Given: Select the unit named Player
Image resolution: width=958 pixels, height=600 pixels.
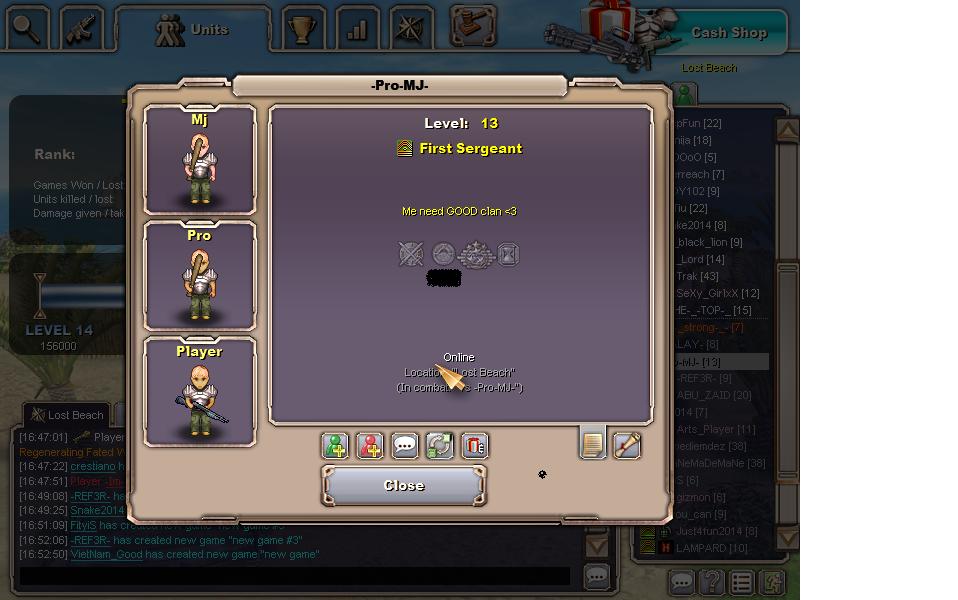Looking at the screenshot, I should (x=200, y=392).
